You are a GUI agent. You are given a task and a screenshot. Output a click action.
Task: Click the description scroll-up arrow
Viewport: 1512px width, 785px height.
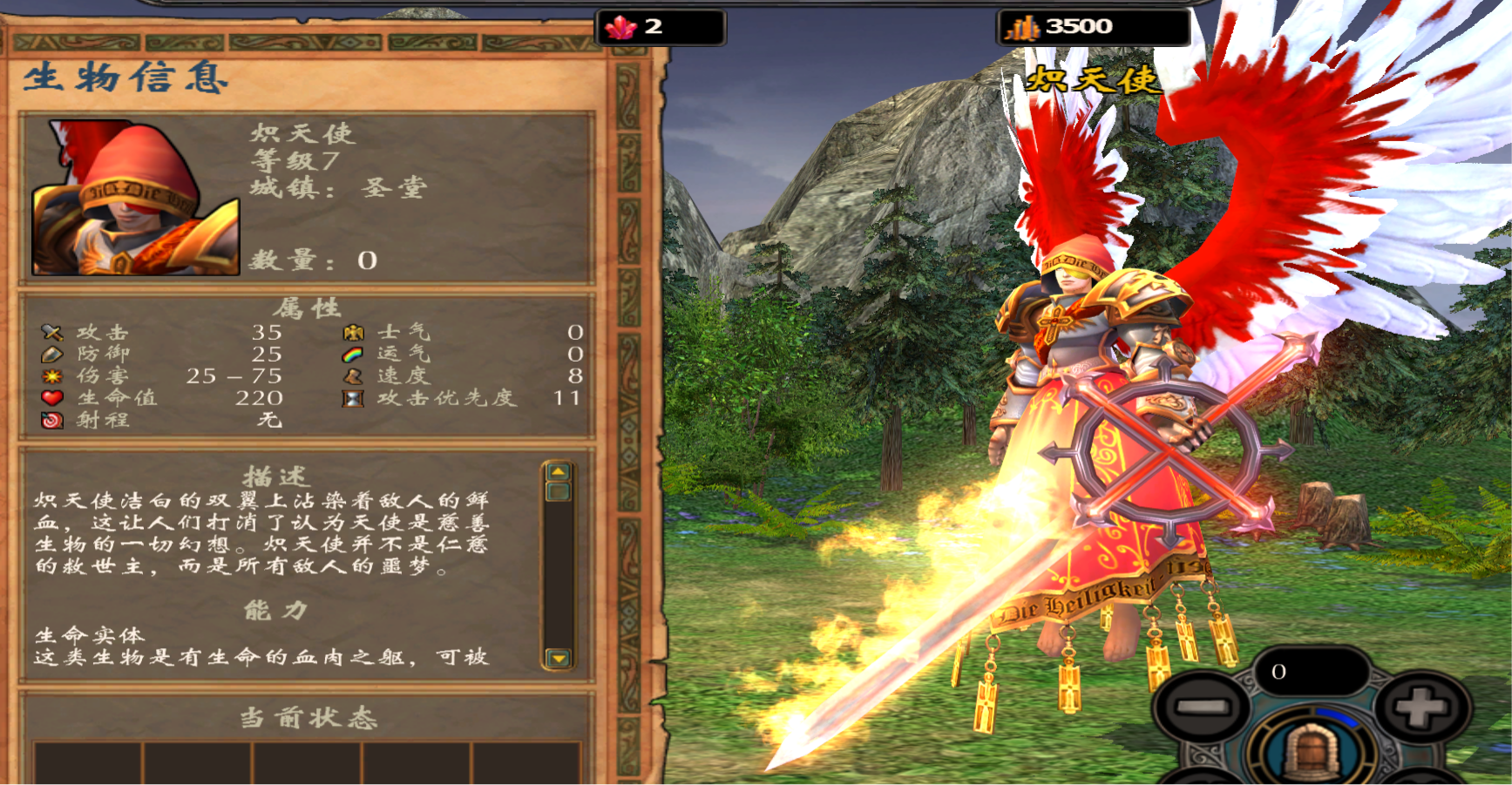click(558, 471)
